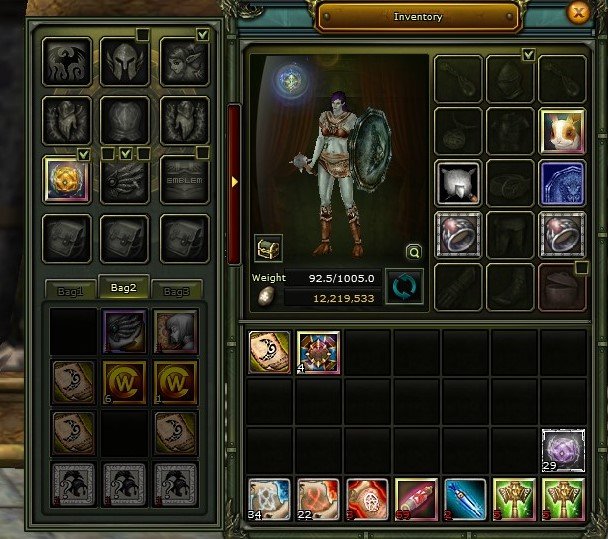Select the equipped rabbit pet slot

click(x=562, y=131)
